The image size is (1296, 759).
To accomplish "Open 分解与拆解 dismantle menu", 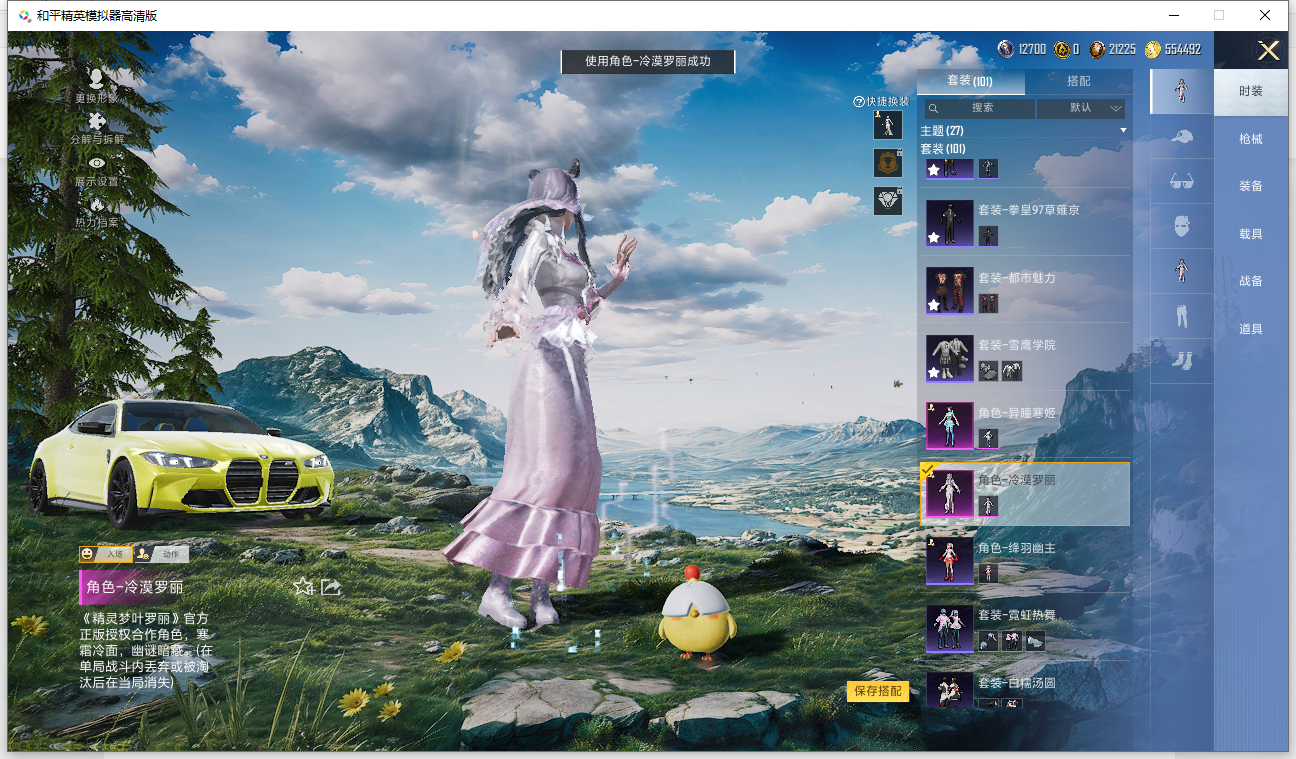I will click(x=97, y=127).
